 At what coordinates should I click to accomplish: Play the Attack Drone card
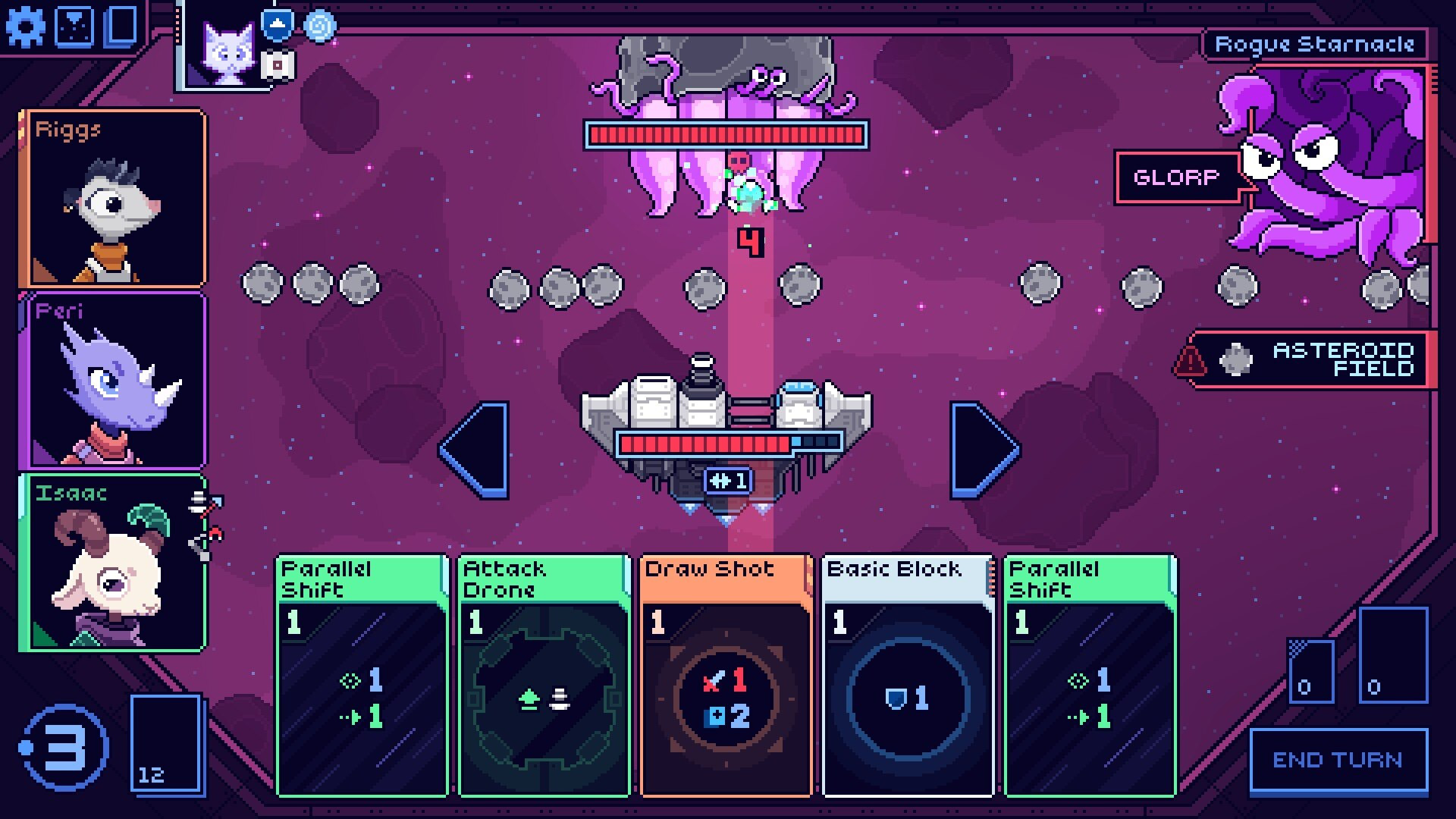[x=544, y=675]
